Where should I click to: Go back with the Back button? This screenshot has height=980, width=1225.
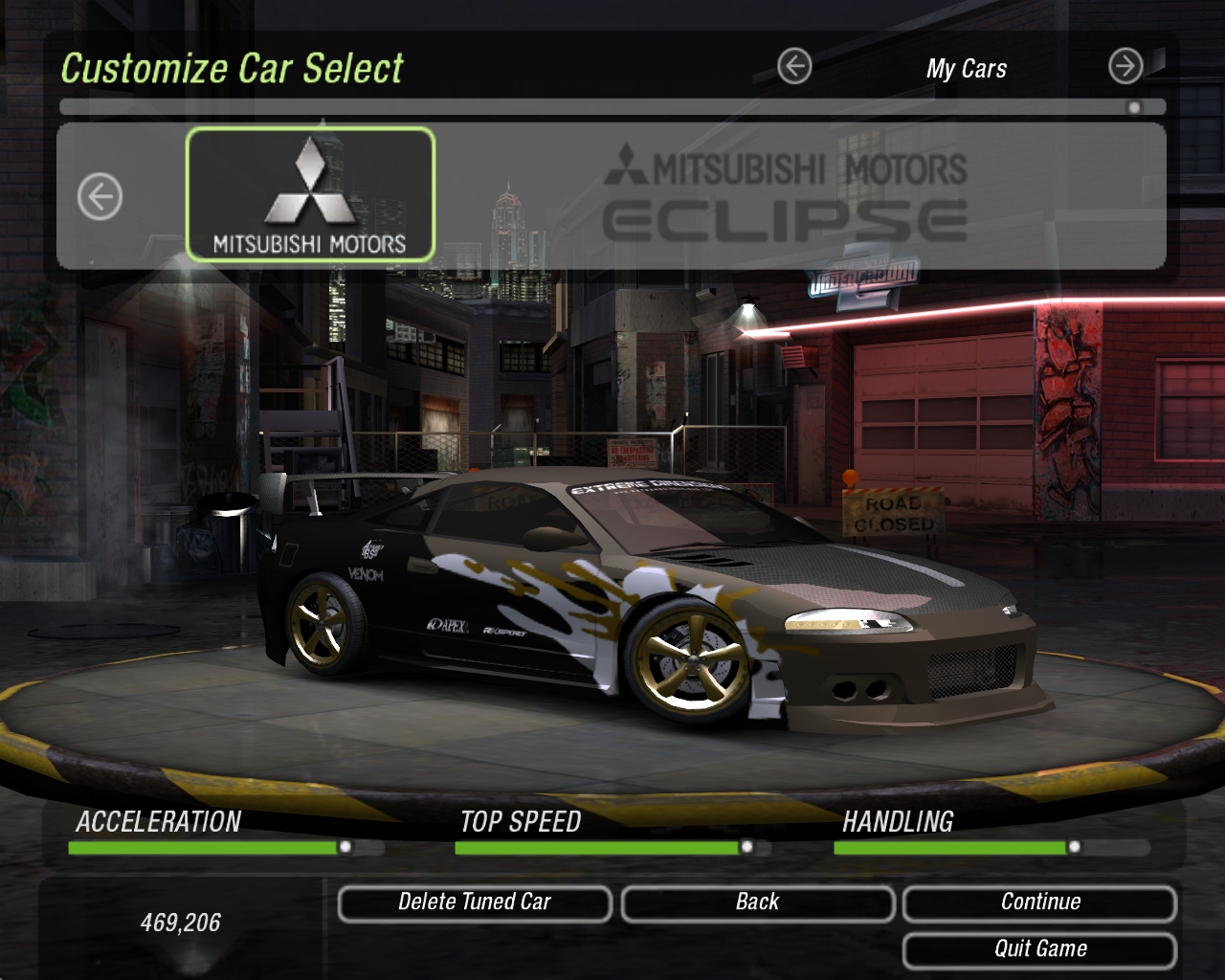(x=757, y=902)
